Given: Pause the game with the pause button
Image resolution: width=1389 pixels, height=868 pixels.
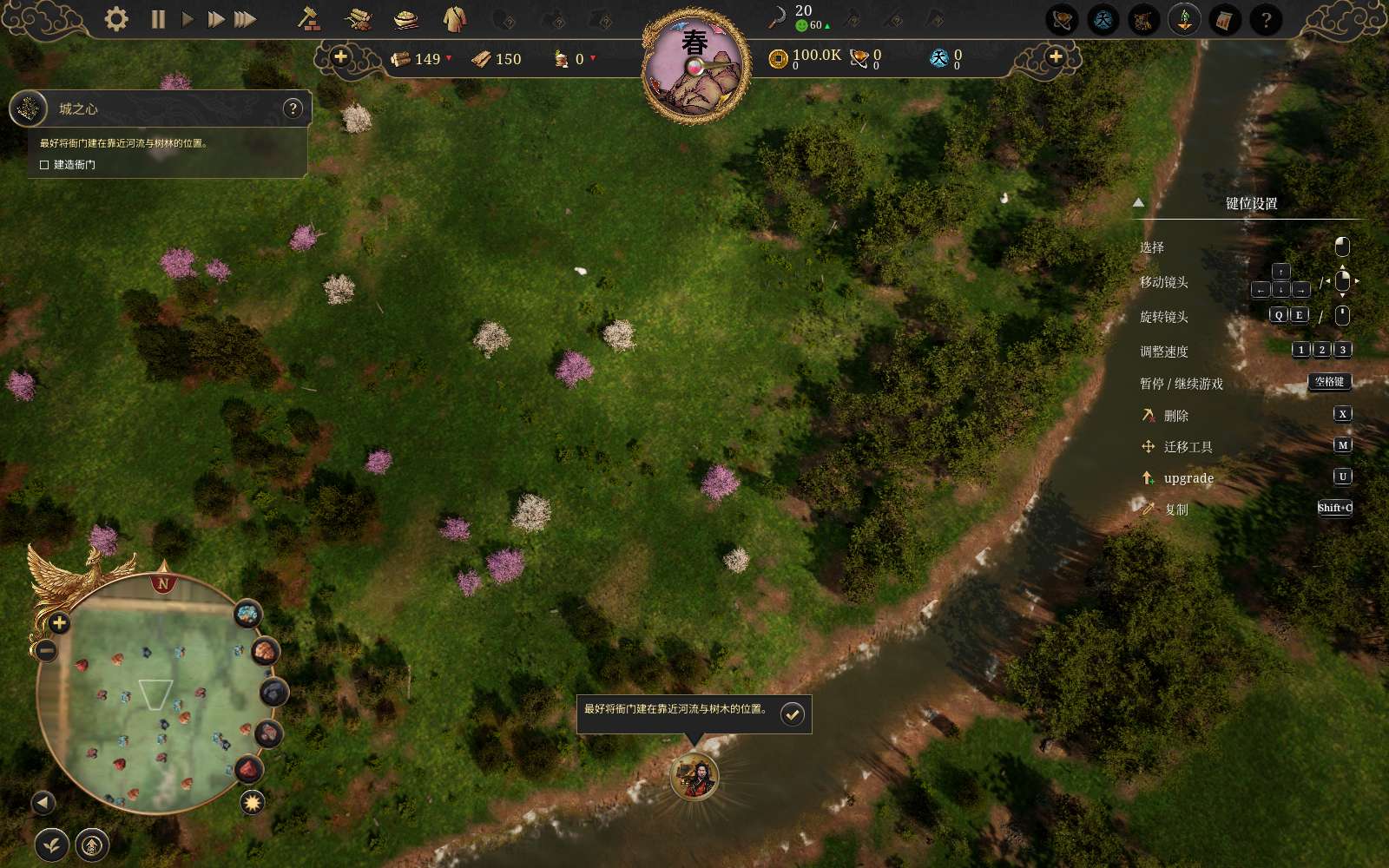Looking at the screenshot, I should click(x=158, y=19).
